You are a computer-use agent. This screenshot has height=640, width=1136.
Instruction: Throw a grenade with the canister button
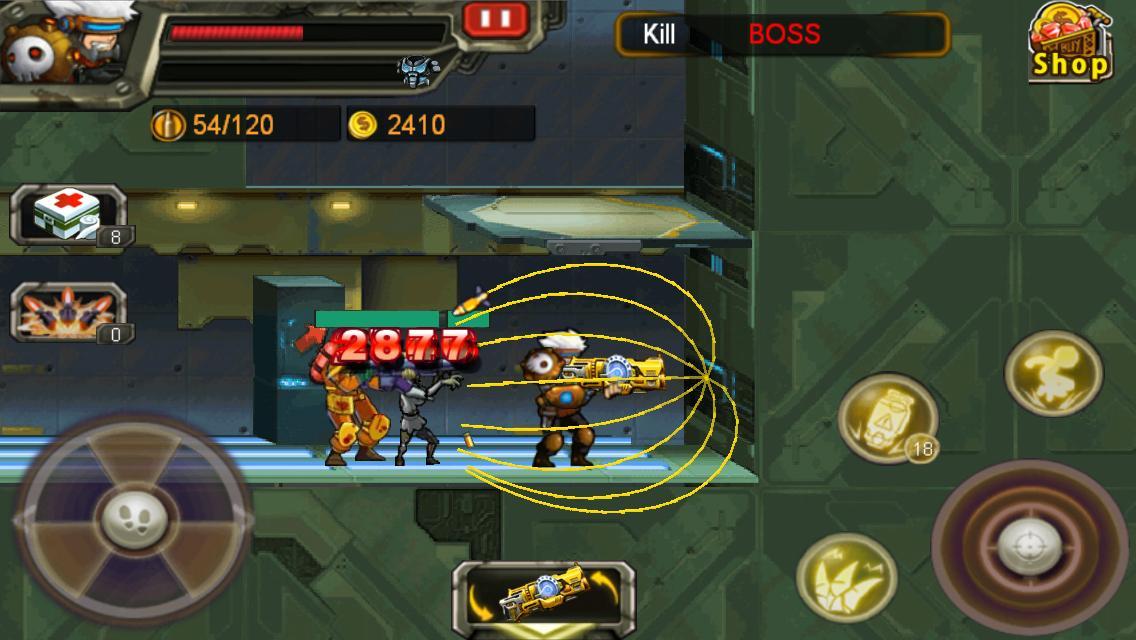coord(886,418)
